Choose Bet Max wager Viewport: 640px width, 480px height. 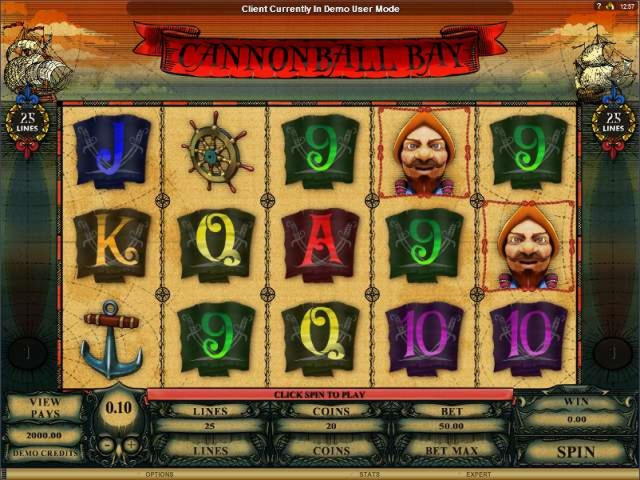click(452, 450)
